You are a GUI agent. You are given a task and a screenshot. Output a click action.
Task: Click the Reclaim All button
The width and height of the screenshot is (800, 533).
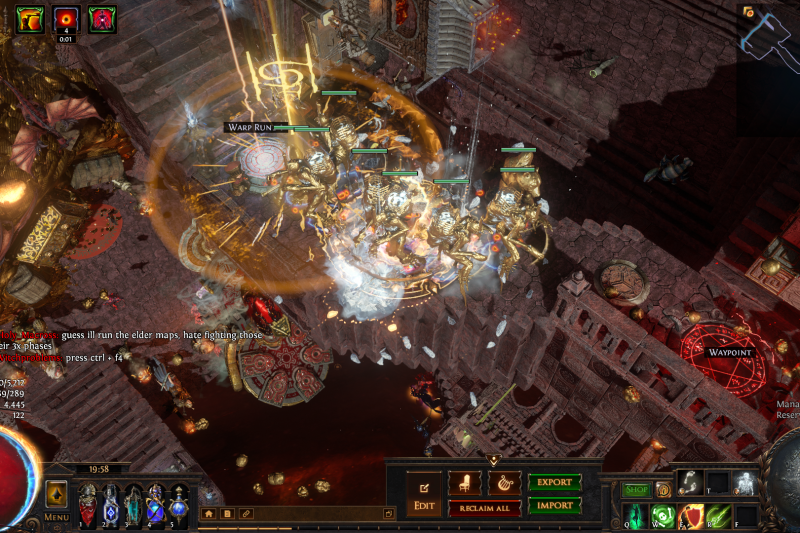point(485,508)
